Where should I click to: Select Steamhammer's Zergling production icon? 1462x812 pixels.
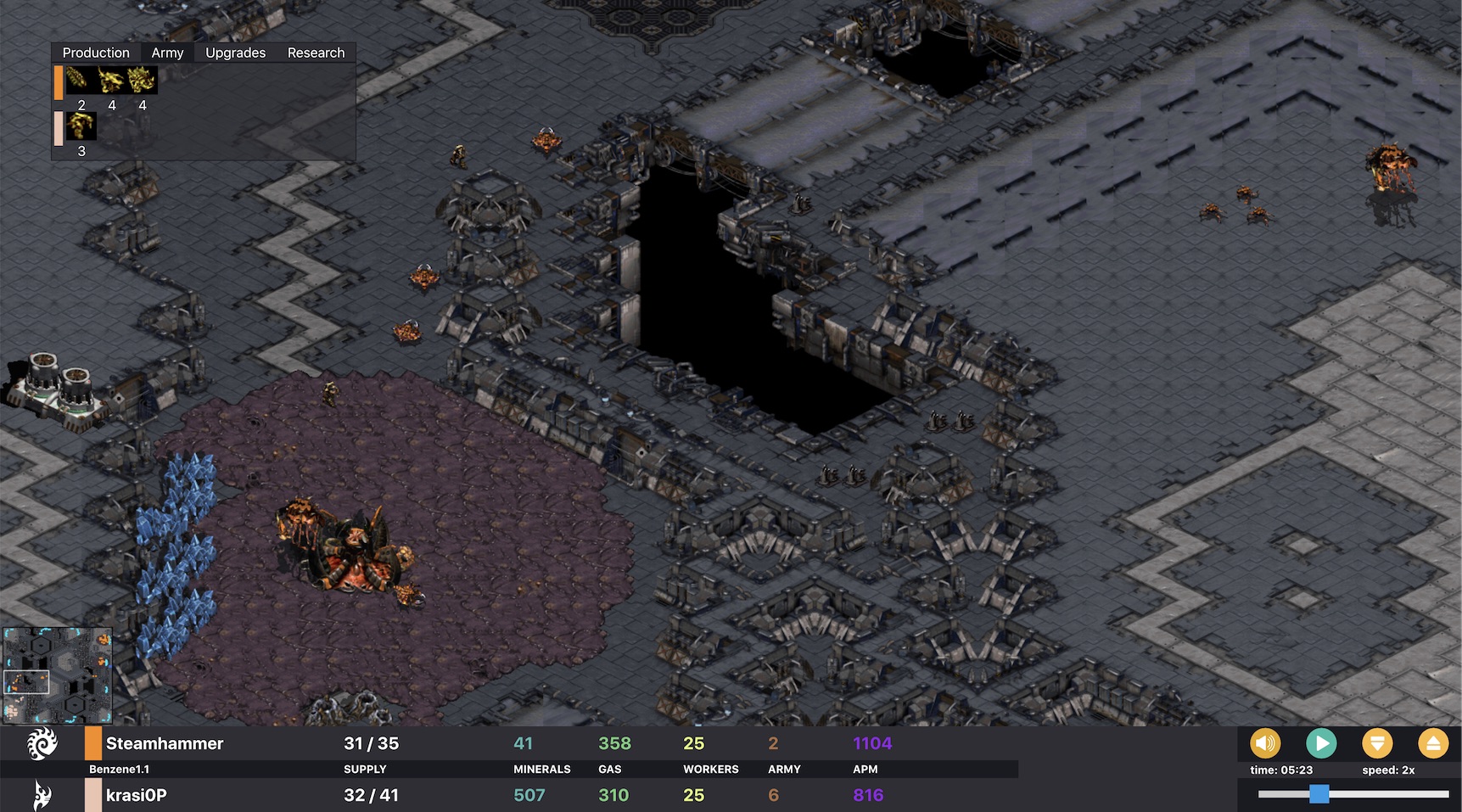110,79
